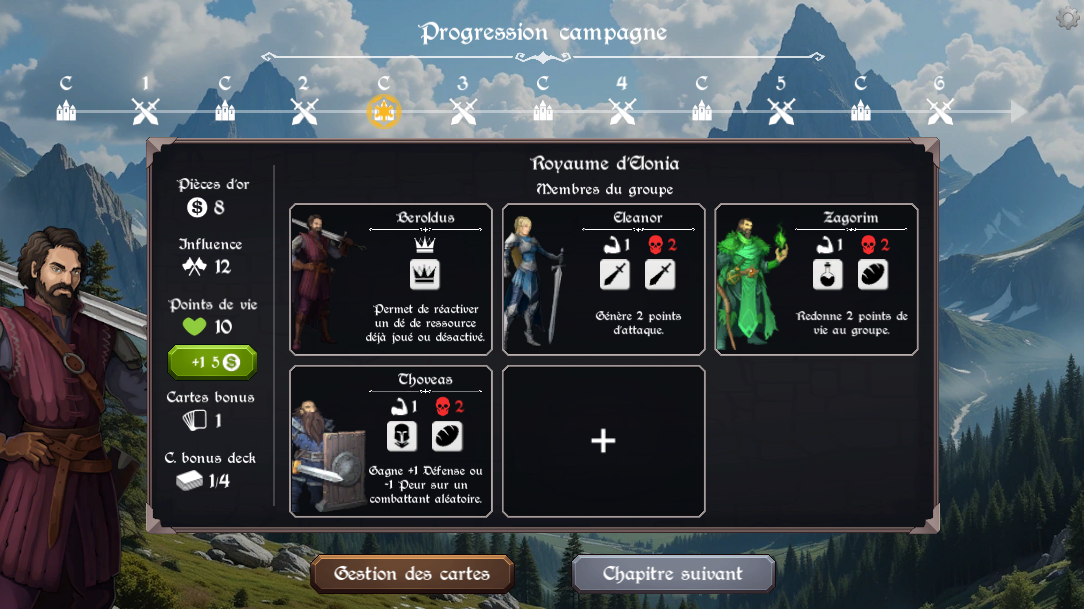Click battle node 3 on the campaign track

pos(463,111)
